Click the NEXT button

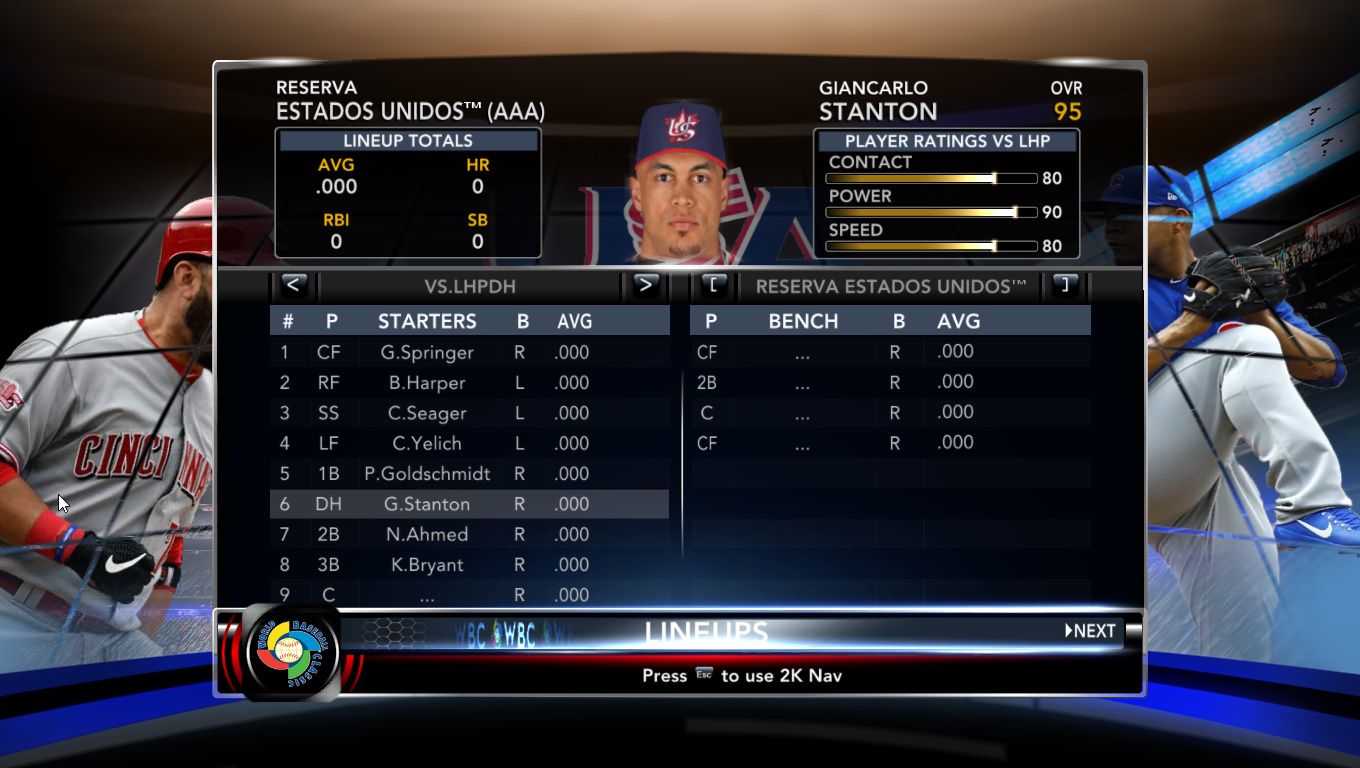pos(1090,631)
